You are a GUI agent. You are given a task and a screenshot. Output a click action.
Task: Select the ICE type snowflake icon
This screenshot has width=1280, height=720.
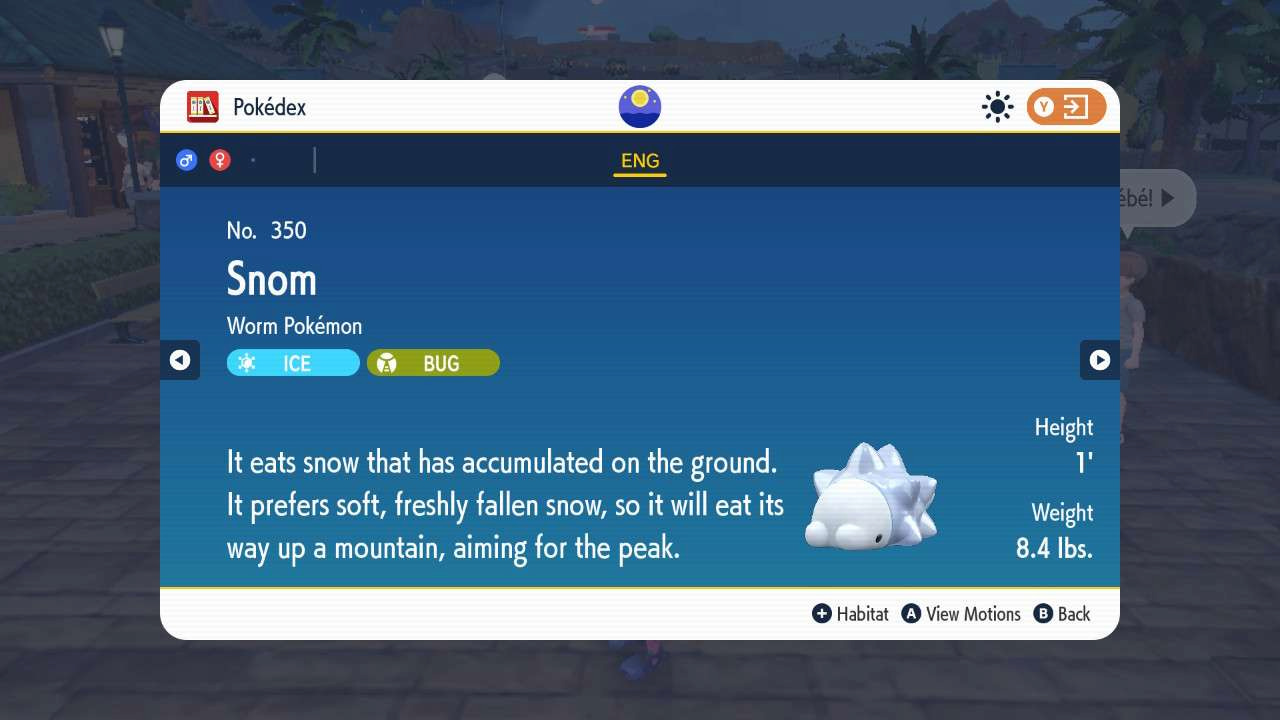point(246,362)
